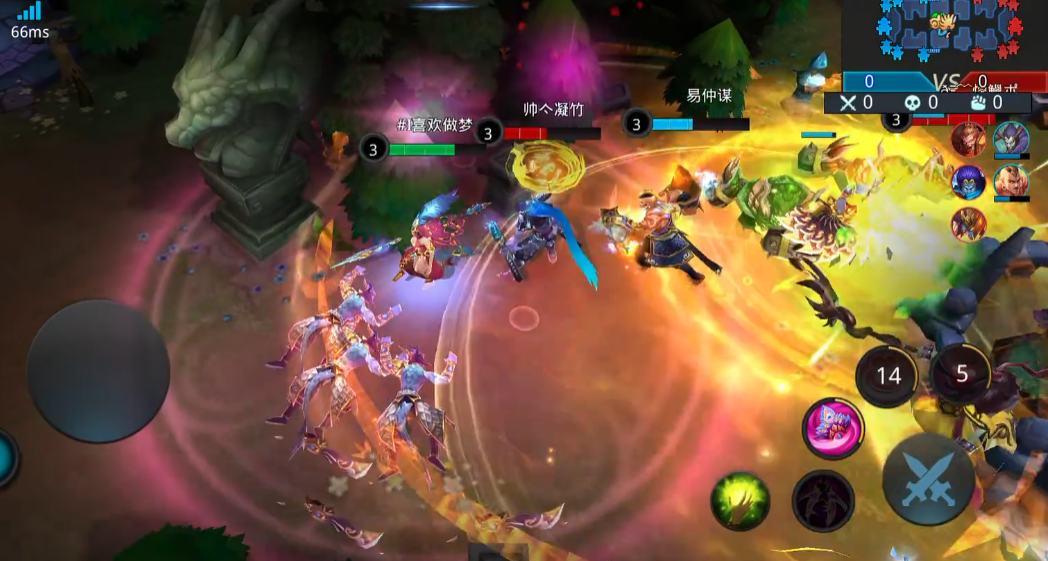
Task: Tap the skill showing cooldown 5
Action: [x=961, y=373]
